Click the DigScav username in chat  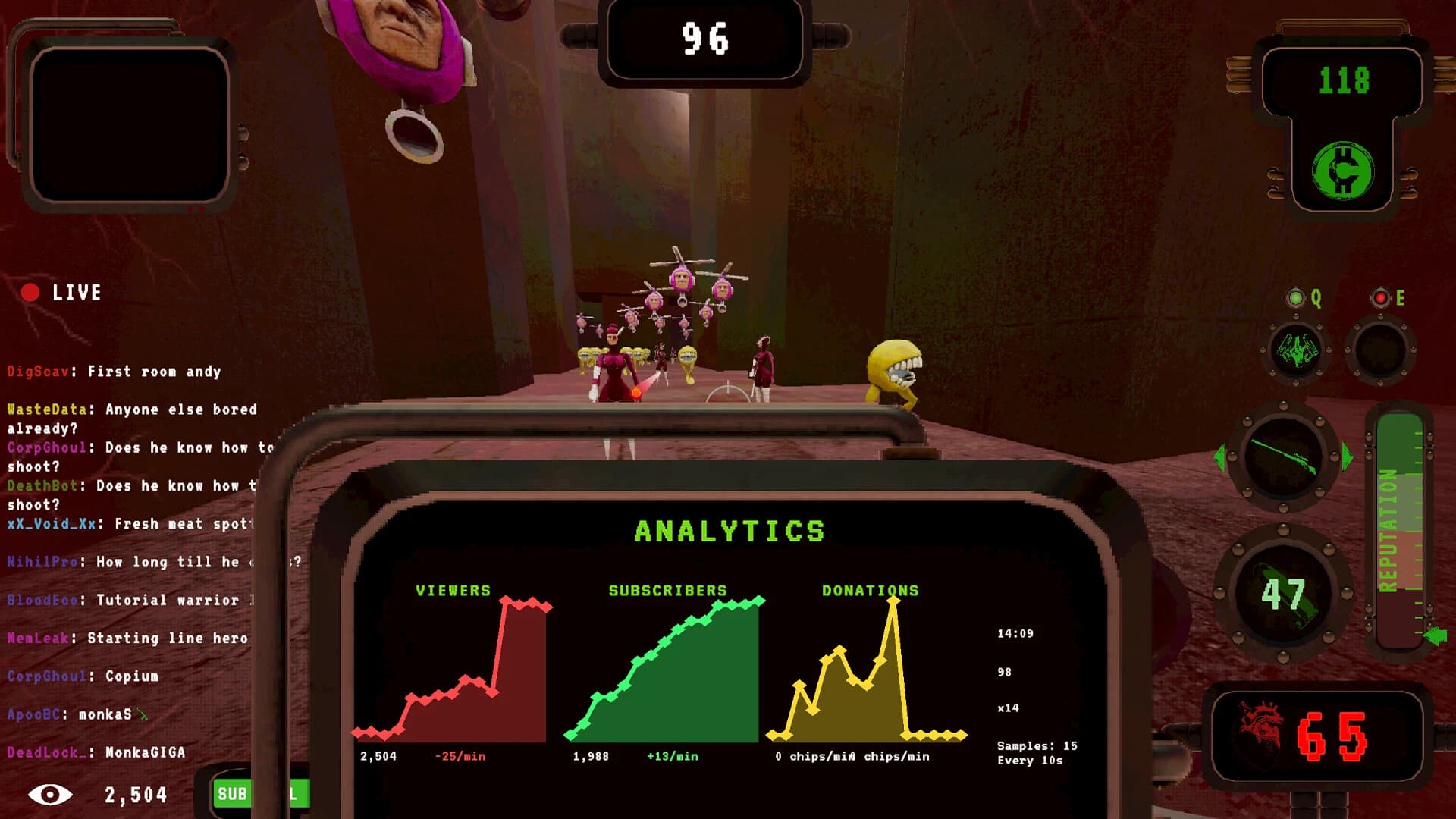pyautogui.click(x=36, y=372)
